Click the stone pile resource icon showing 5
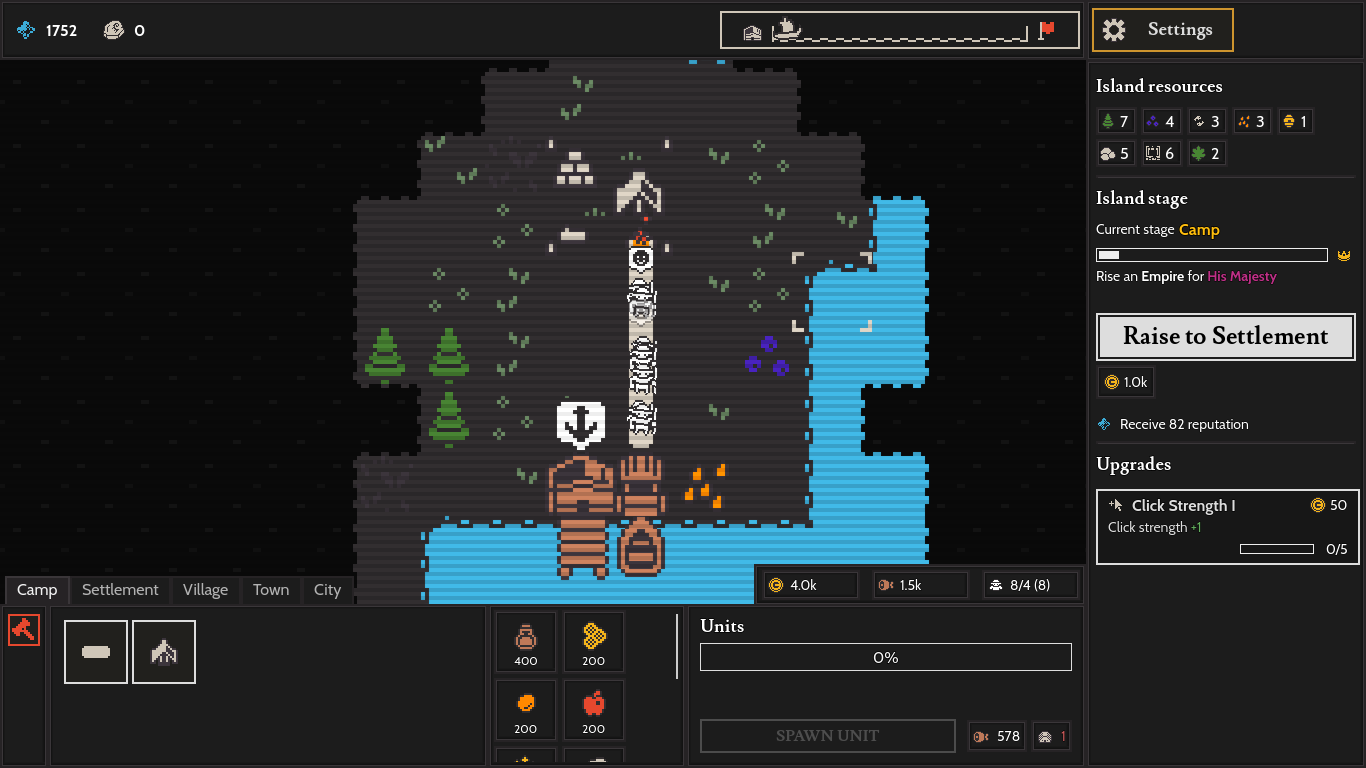Image resolution: width=1366 pixels, height=768 pixels. [x=1115, y=153]
